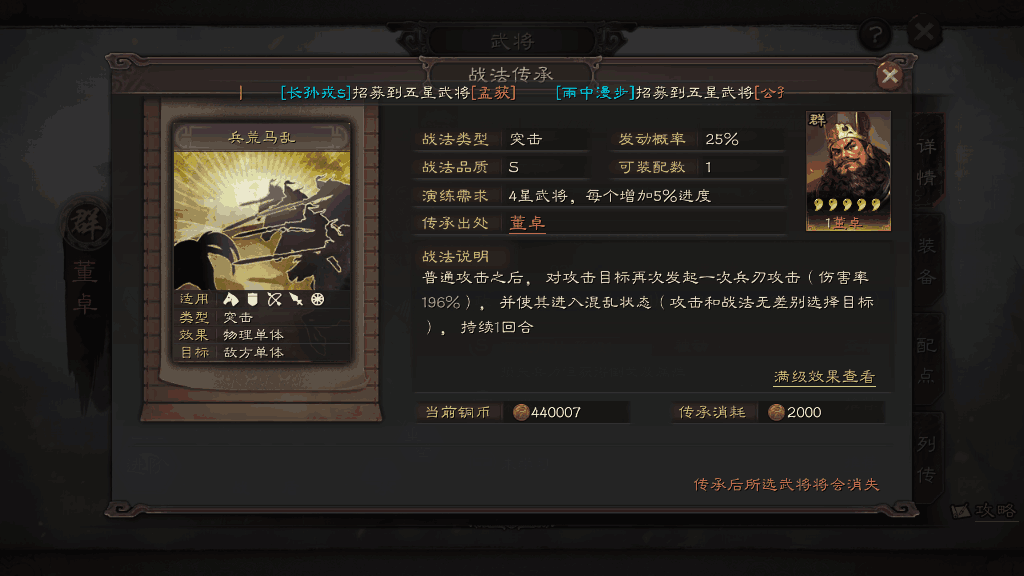Click the 兵荒马乱 tactic card
Screen dimensions: 1024x576
[x=262, y=244]
